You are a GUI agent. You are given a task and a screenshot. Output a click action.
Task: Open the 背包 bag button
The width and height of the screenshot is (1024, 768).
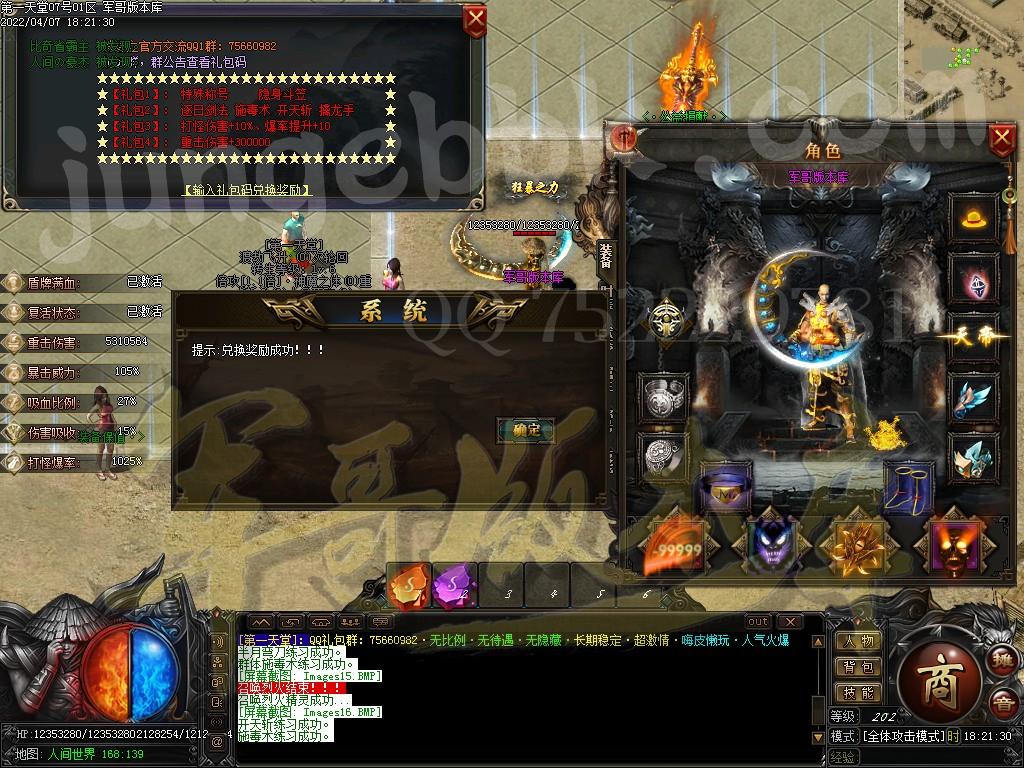point(858,667)
